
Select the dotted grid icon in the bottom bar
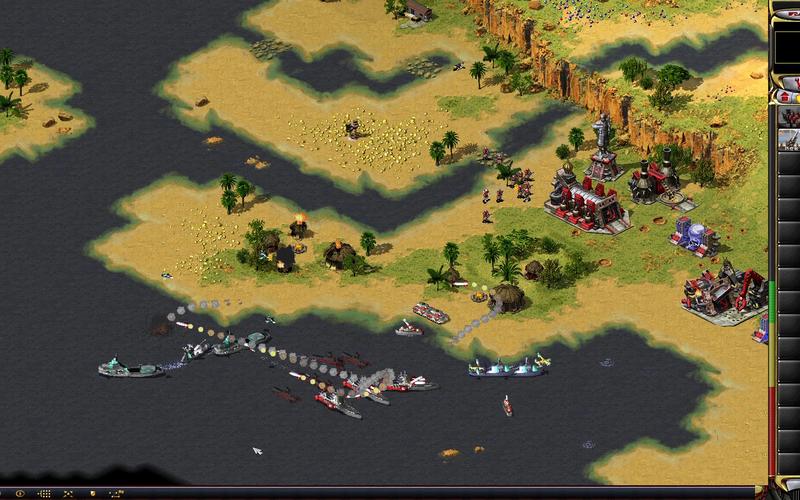click(45, 494)
